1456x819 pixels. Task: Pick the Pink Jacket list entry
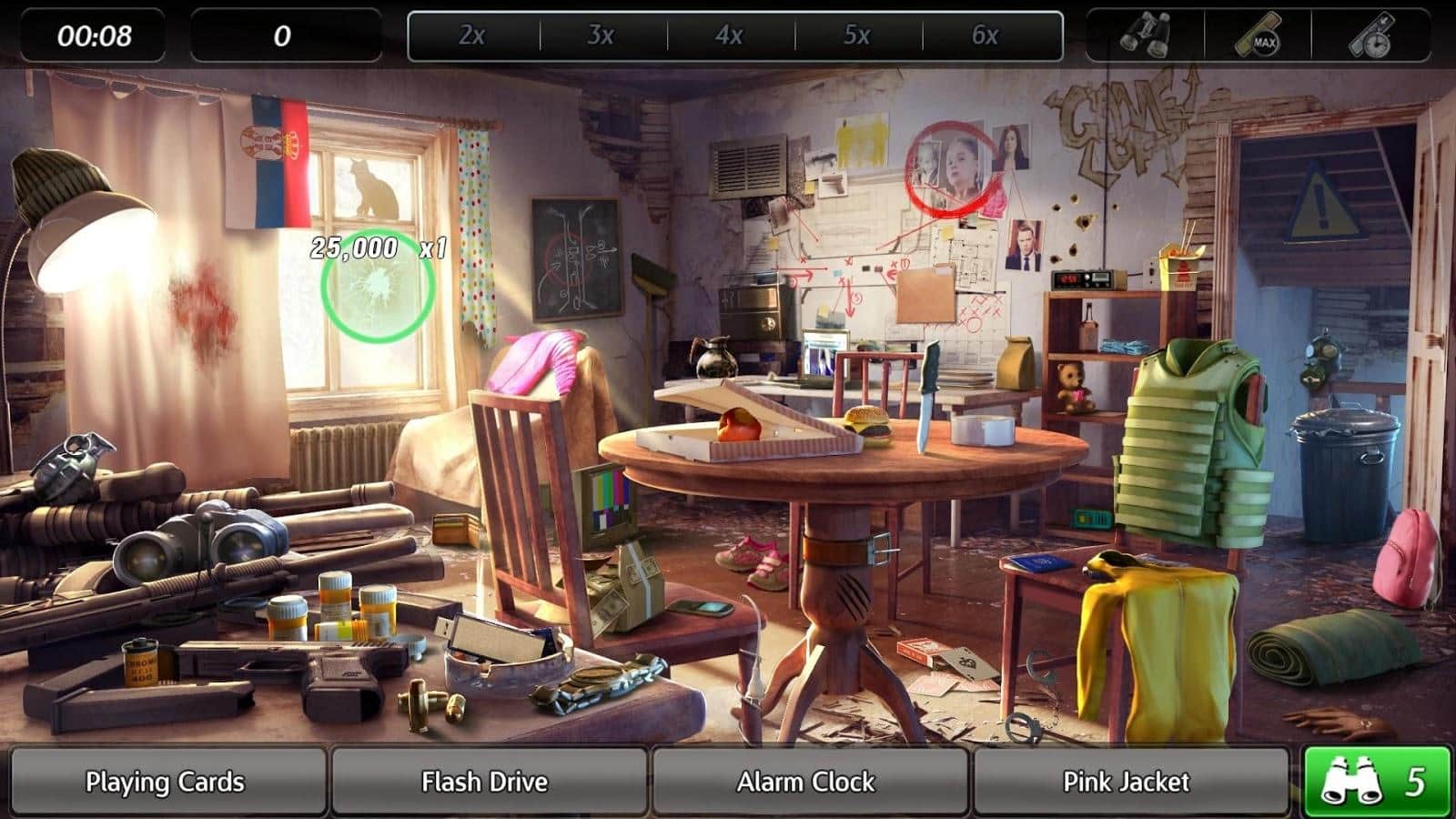1127,782
